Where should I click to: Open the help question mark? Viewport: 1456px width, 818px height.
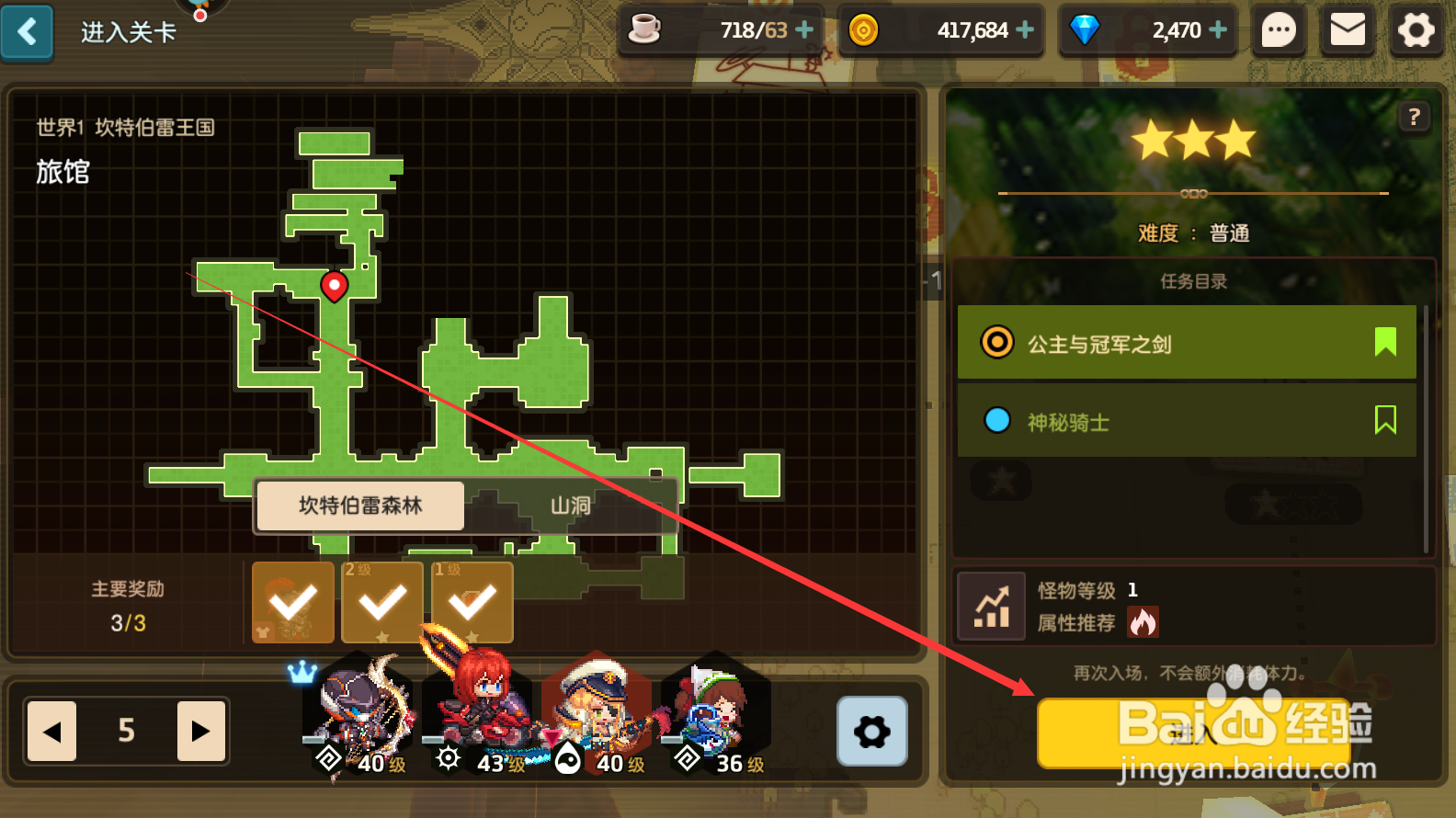point(1413,117)
